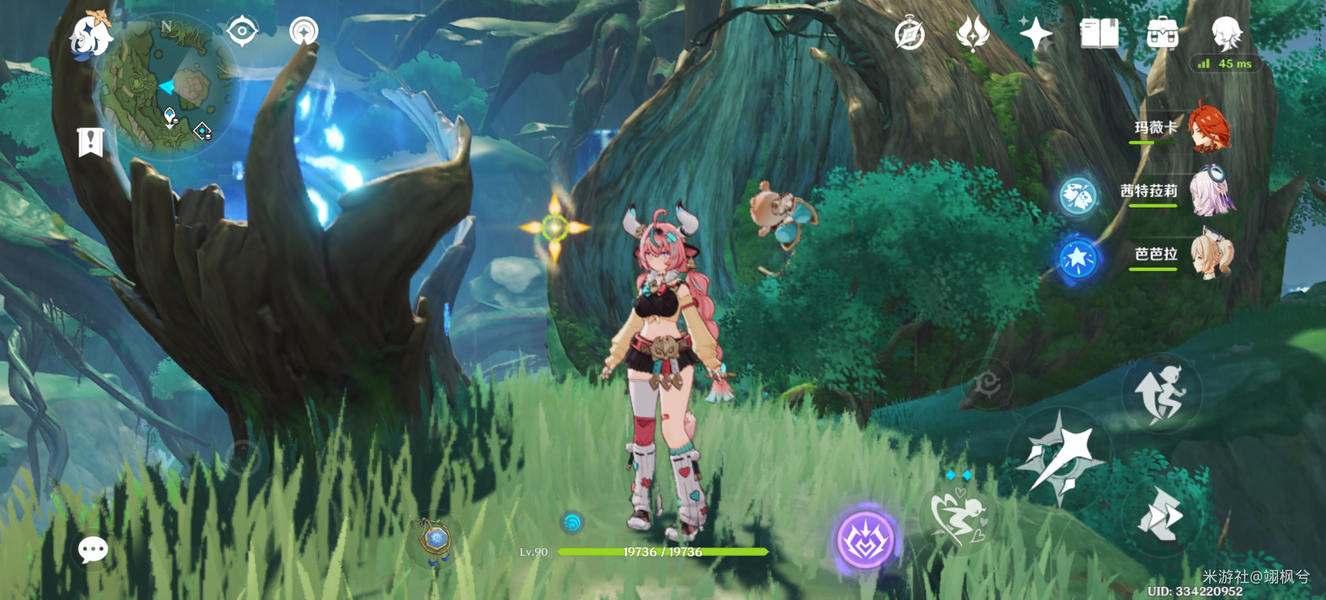
Task: Open the adventurer handbook book icon
Action: click(x=1099, y=34)
